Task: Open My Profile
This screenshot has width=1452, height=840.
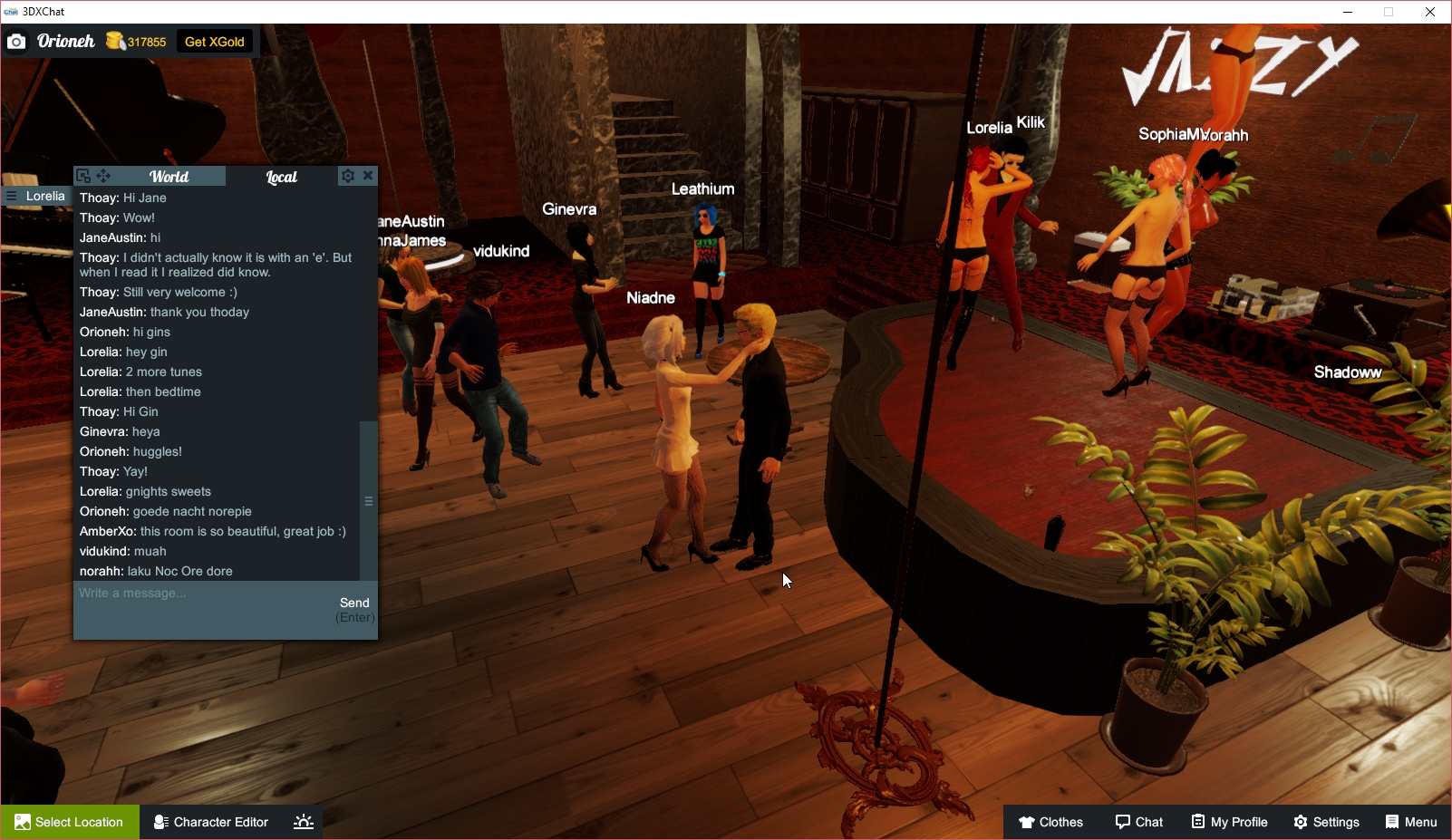Action: point(1229,822)
